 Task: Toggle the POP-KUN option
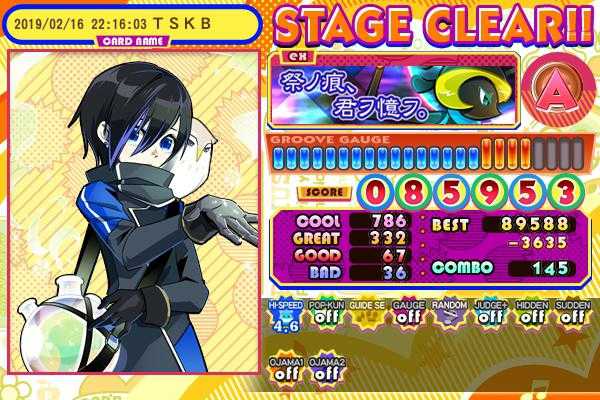pyautogui.click(x=324, y=315)
